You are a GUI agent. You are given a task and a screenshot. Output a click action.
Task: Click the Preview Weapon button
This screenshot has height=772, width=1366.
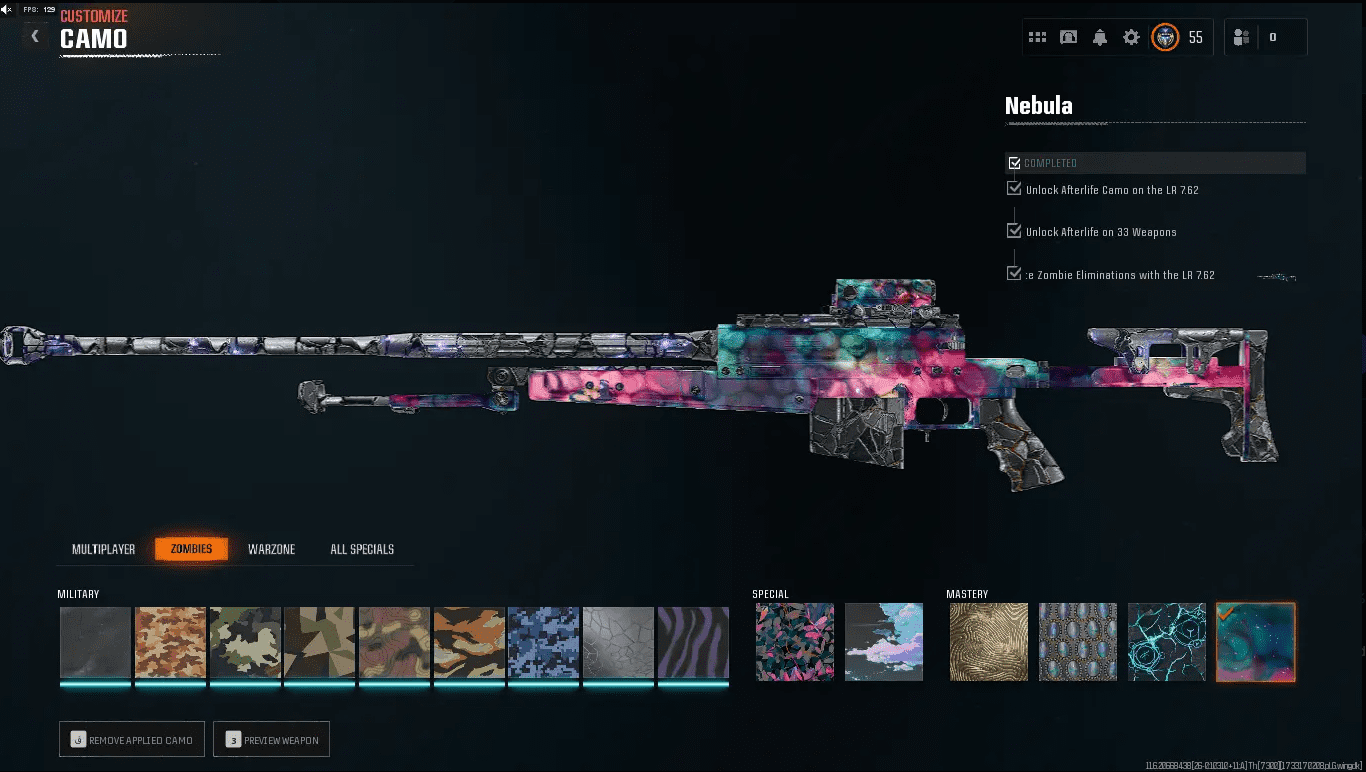coord(272,740)
